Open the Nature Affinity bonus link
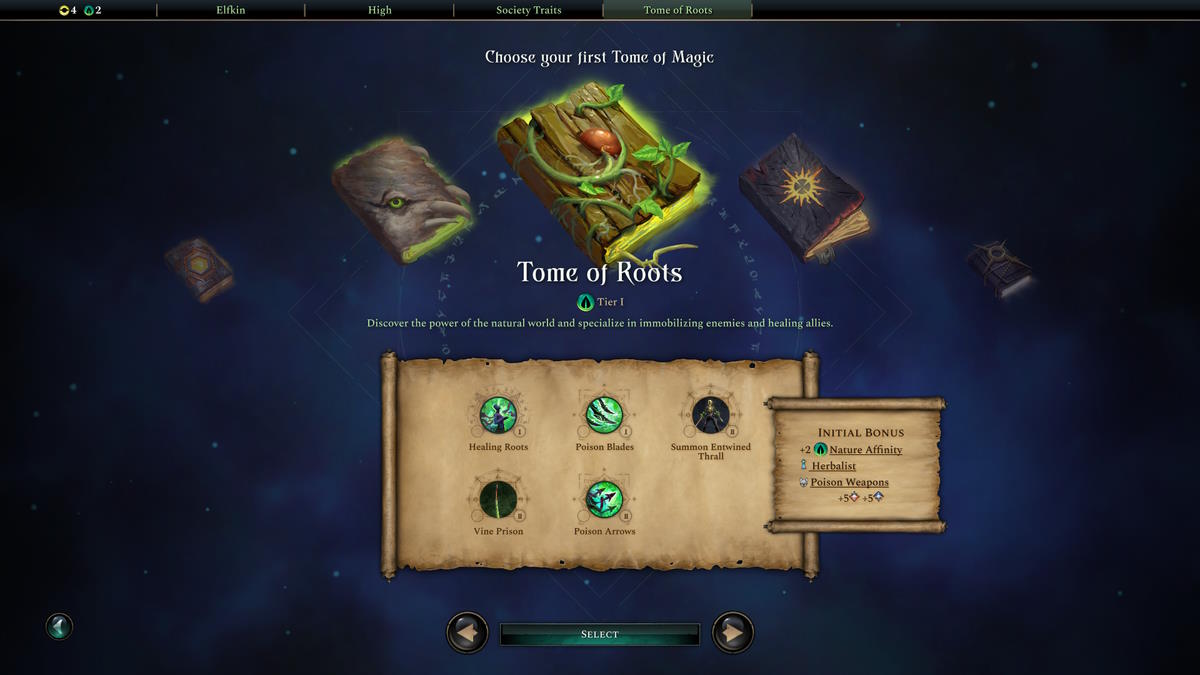Viewport: 1200px width, 675px height. (865, 450)
